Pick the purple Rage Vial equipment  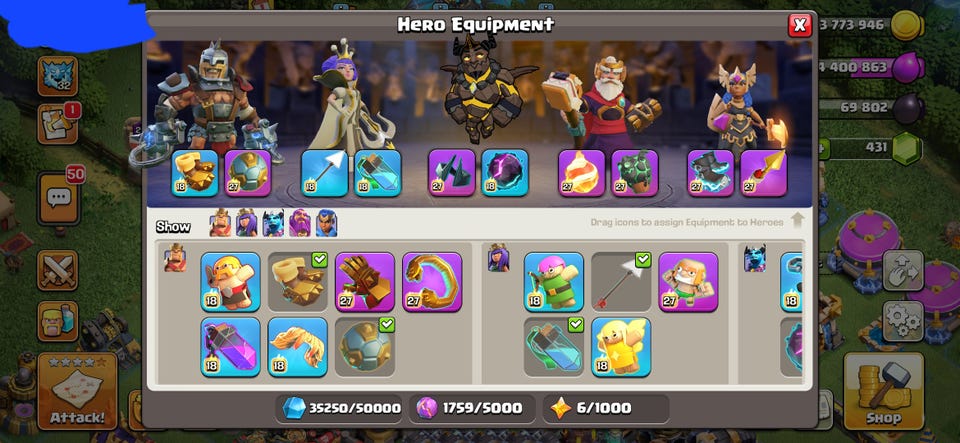coord(230,346)
